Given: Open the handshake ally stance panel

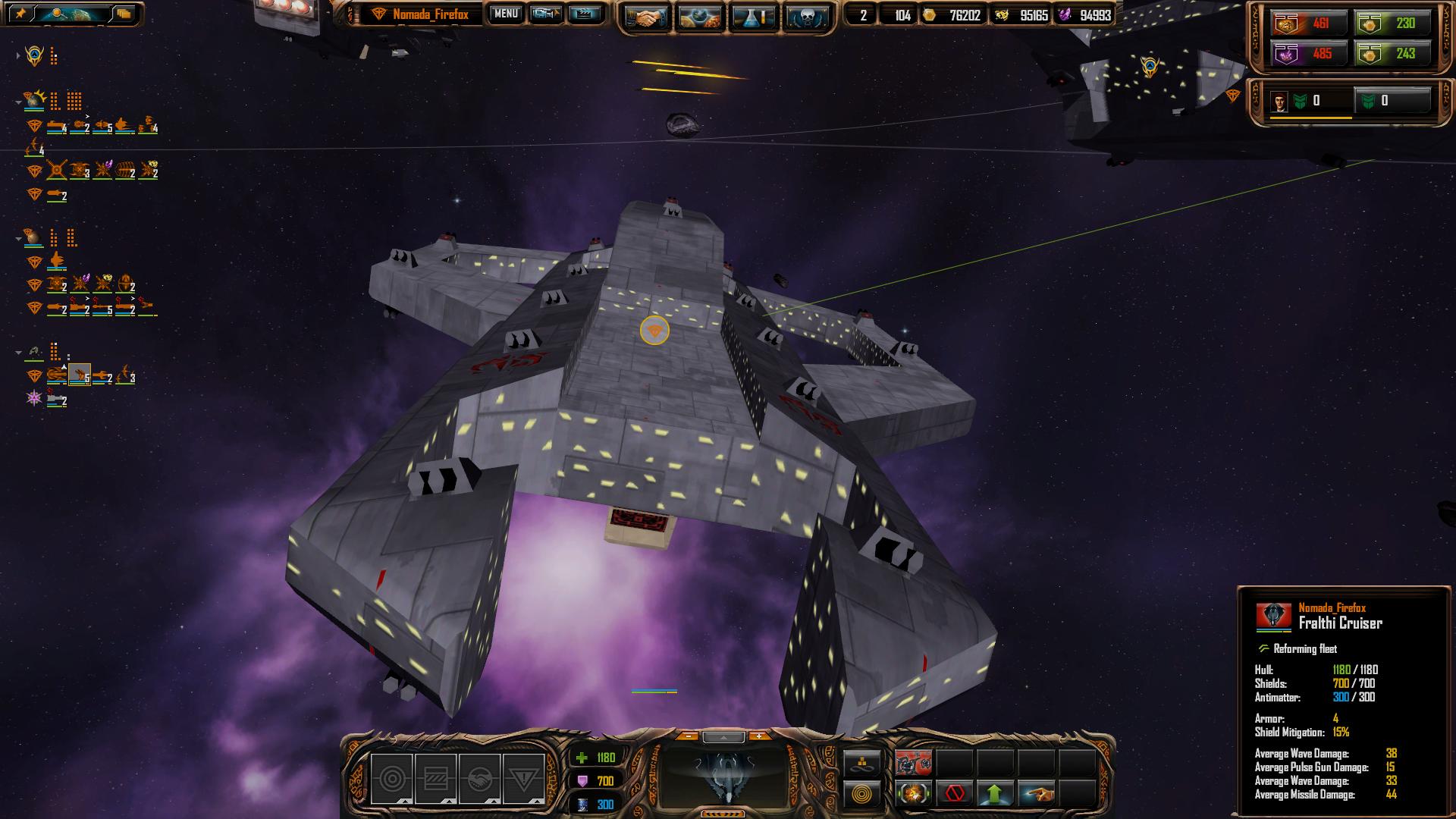Looking at the screenshot, I should [479, 779].
